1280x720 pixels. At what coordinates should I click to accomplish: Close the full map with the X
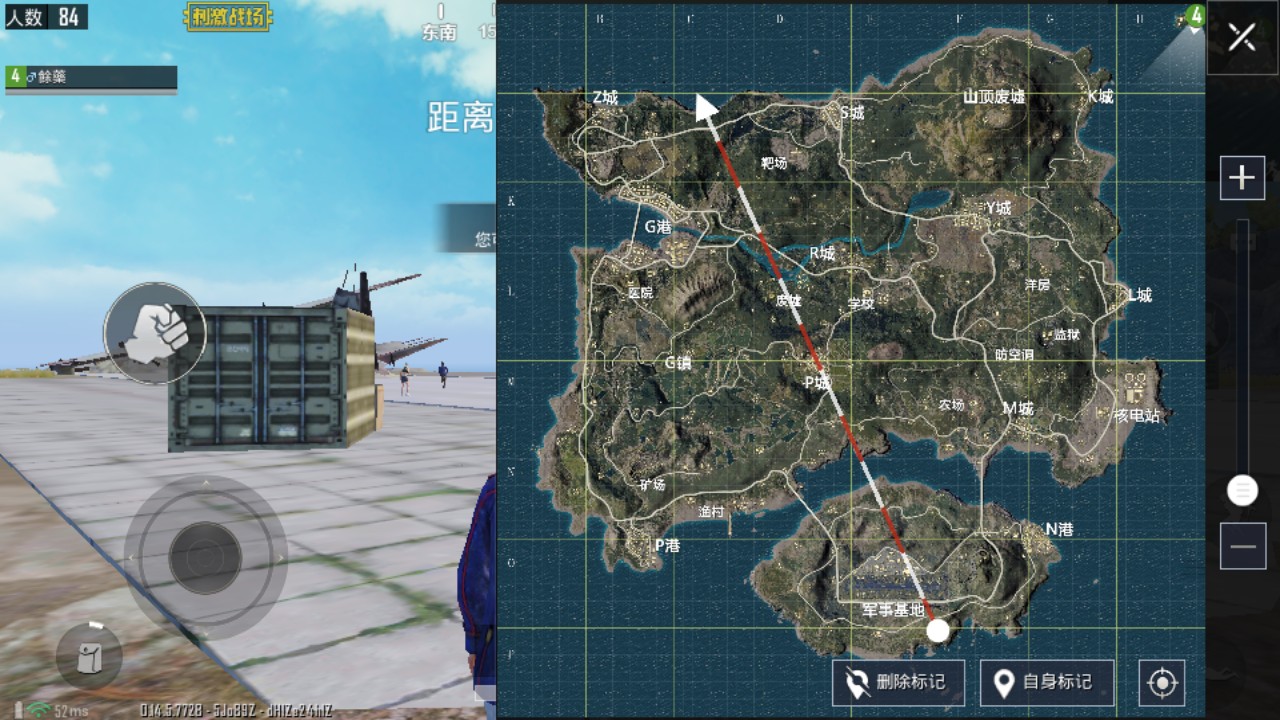[x=1242, y=38]
